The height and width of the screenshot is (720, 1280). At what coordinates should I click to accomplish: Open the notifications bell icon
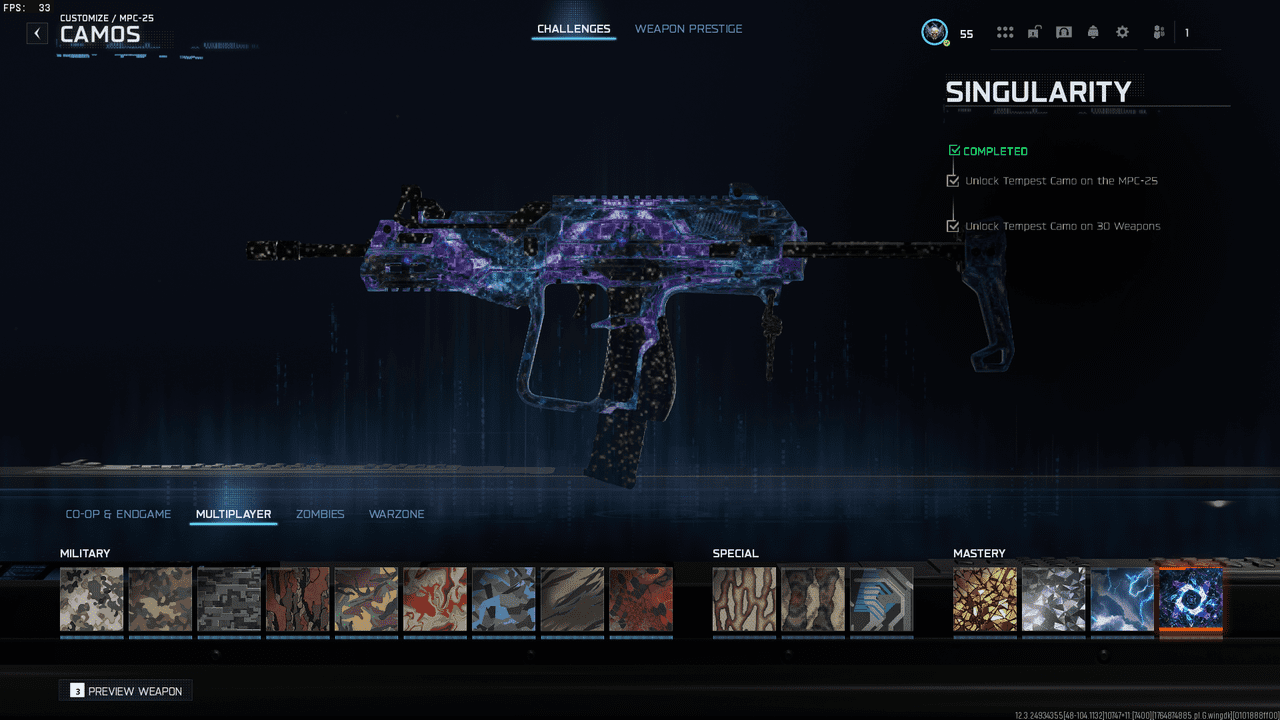click(1093, 31)
